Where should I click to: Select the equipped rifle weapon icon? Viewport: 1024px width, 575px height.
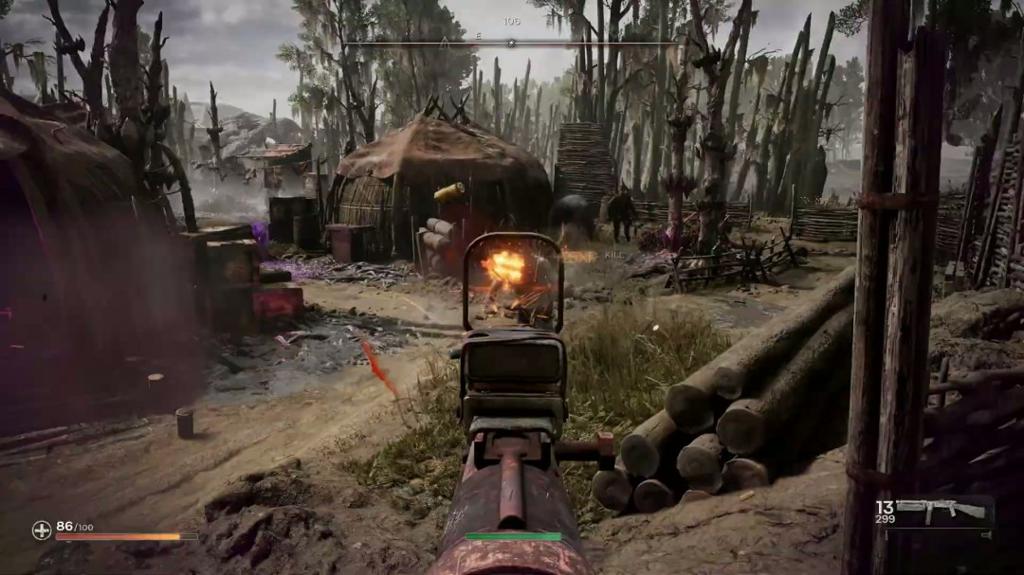pyautogui.click(x=941, y=511)
